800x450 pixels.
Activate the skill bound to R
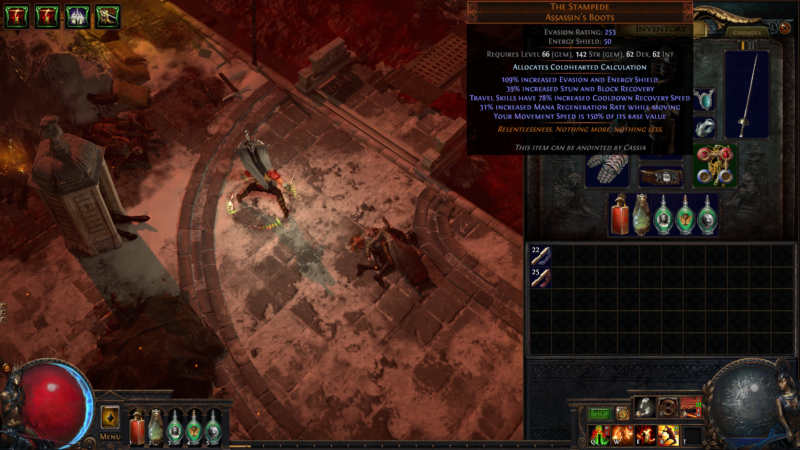tap(668, 435)
